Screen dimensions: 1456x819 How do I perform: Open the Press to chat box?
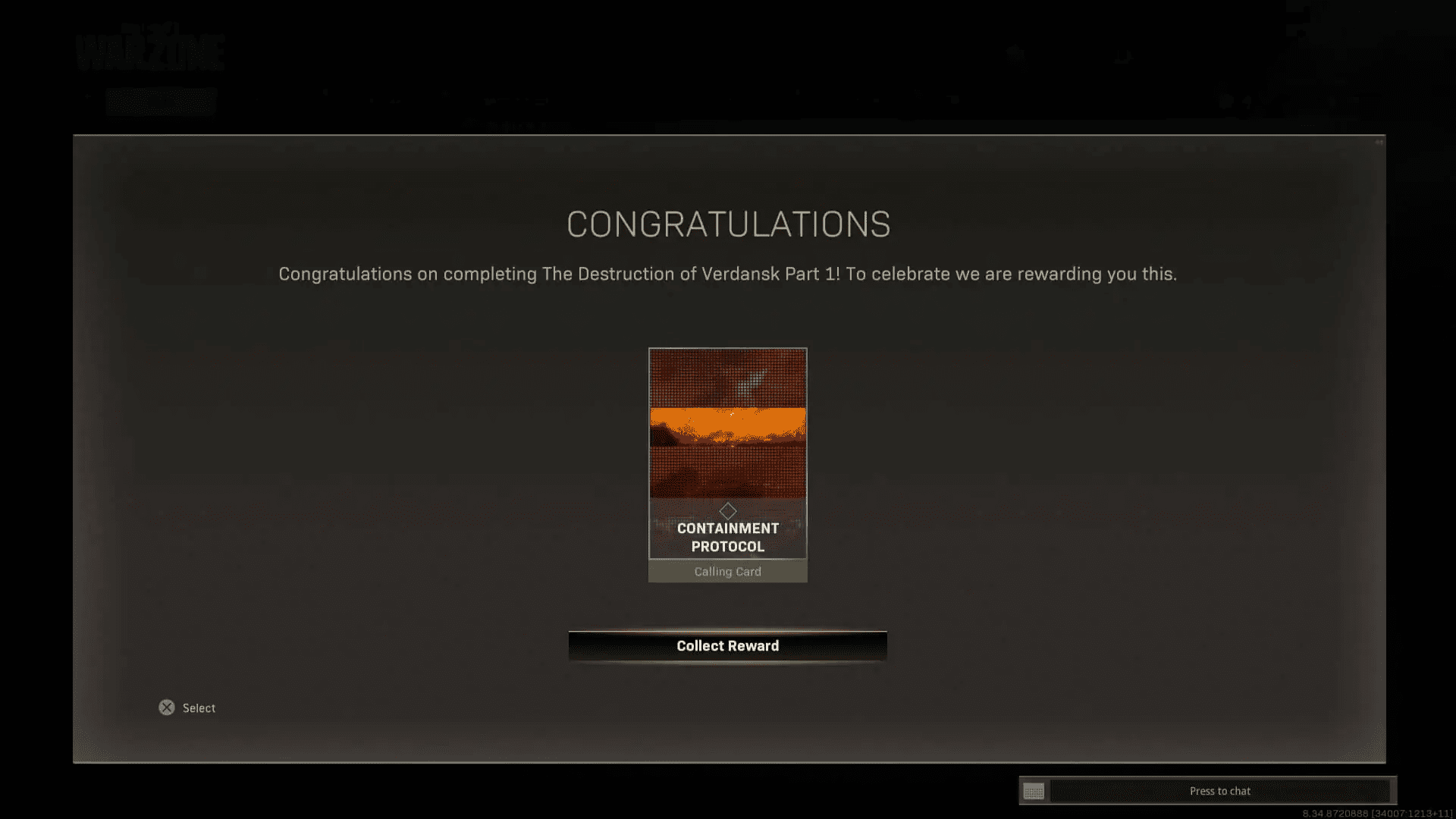coord(1219,791)
